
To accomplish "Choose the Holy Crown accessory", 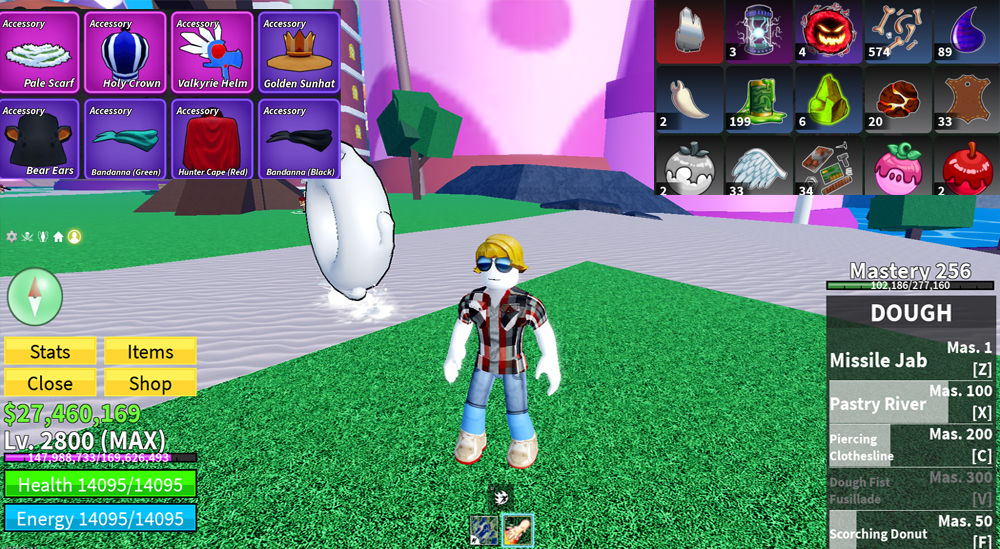I will point(126,52).
